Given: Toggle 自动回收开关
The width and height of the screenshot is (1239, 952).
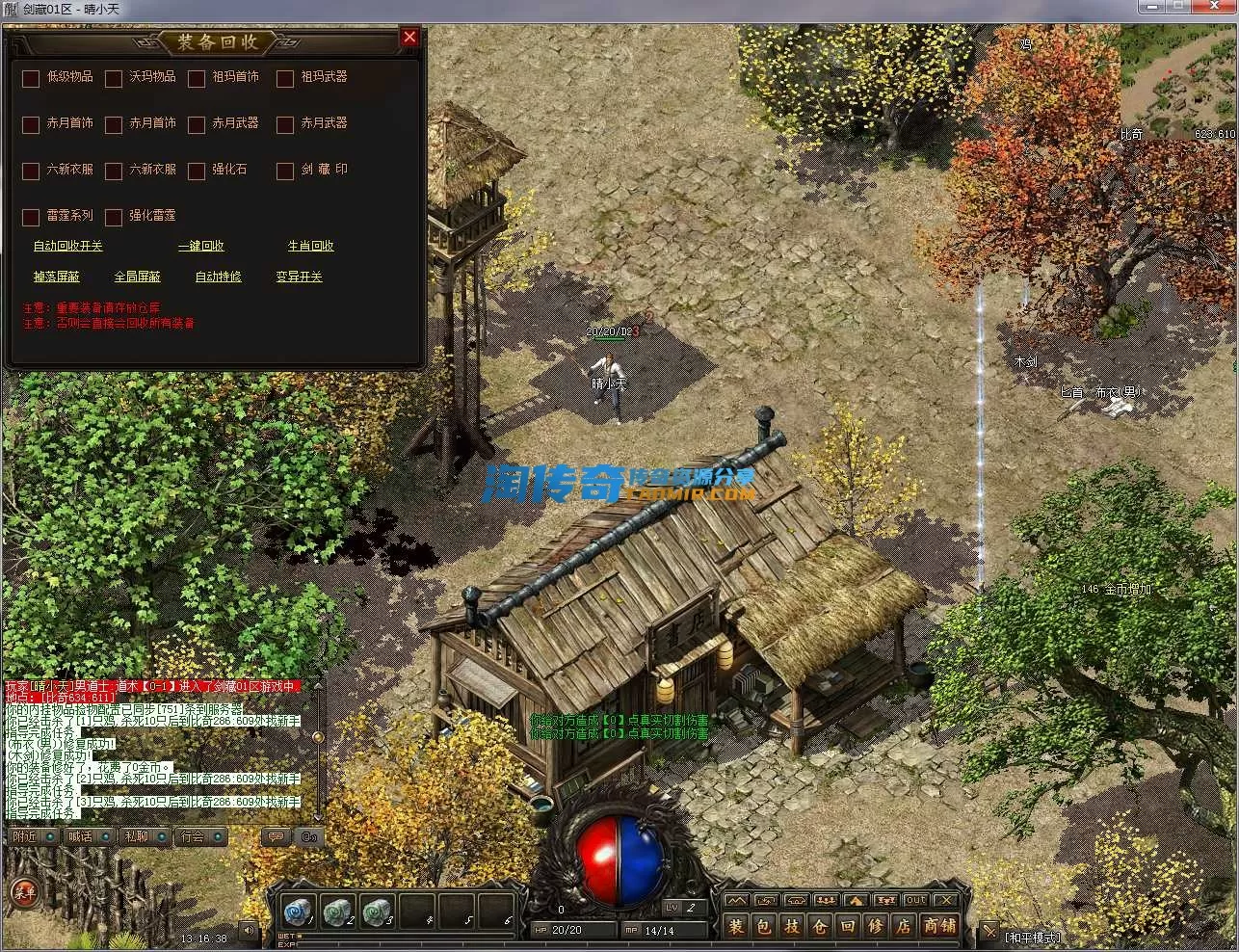Looking at the screenshot, I should click(x=67, y=246).
